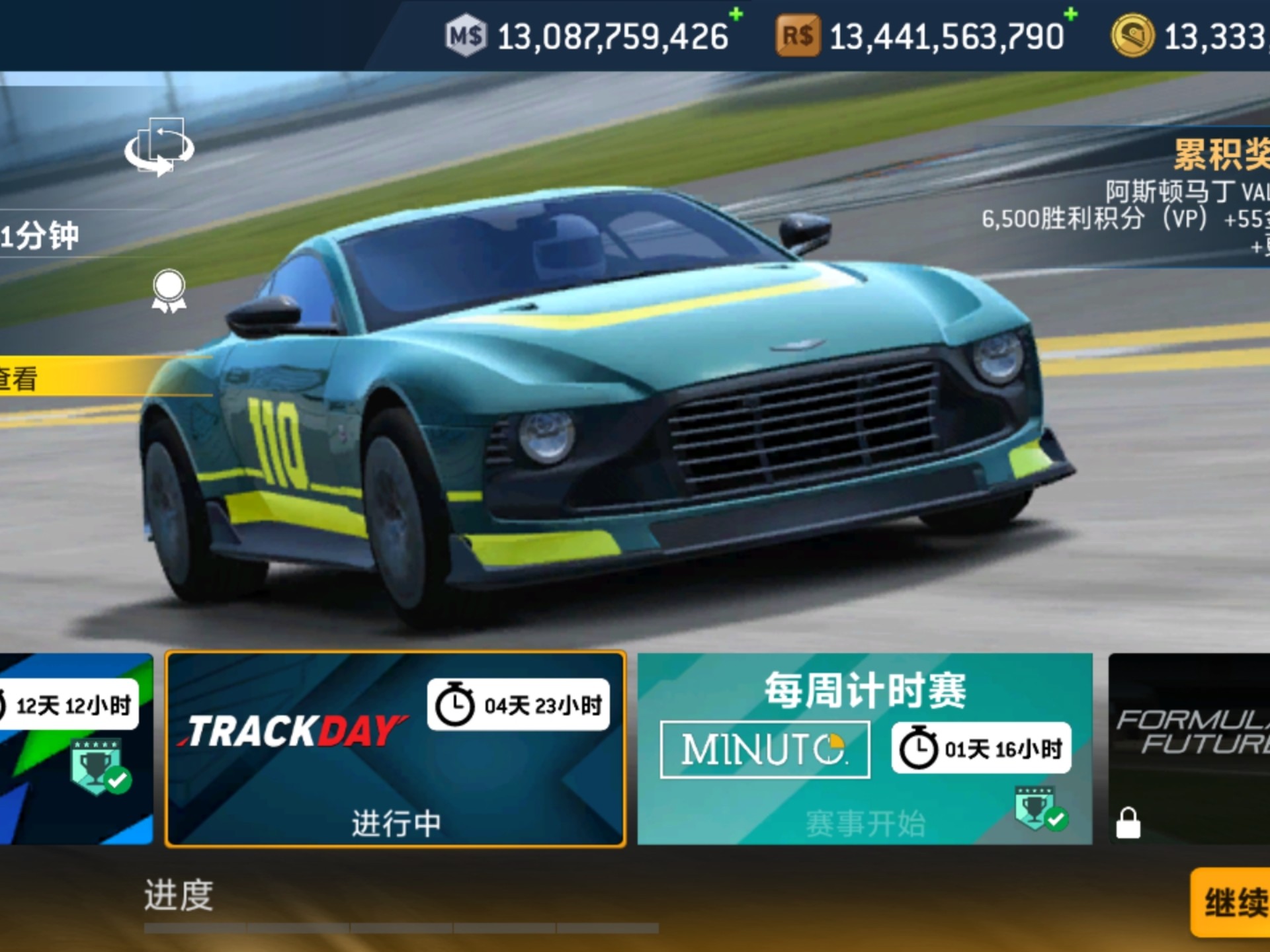This screenshot has height=952, width=1270.
Task: Tap the rotate car view icon
Action: [x=159, y=147]
